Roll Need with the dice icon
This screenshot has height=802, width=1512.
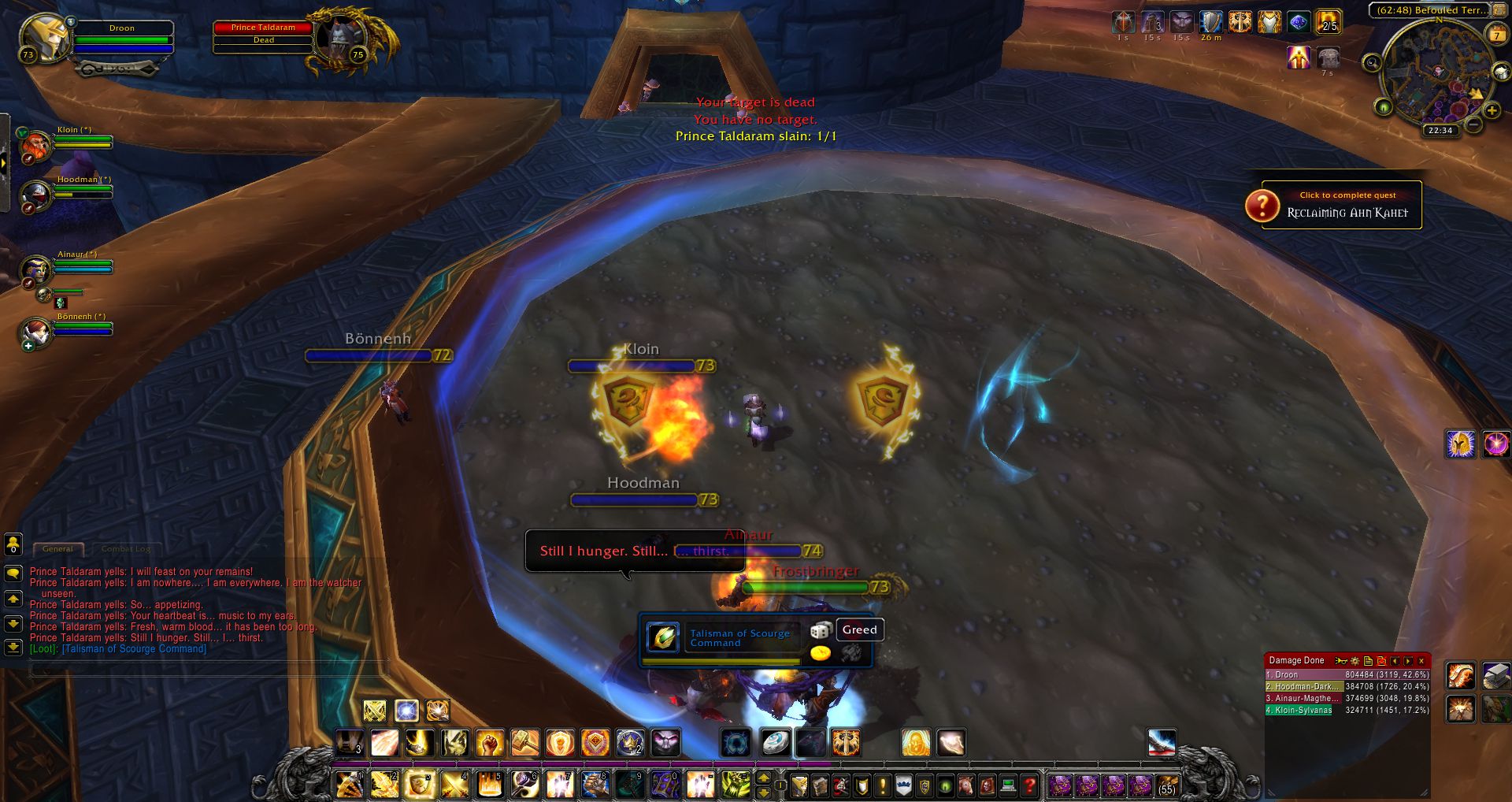click(x=821, y=630)
